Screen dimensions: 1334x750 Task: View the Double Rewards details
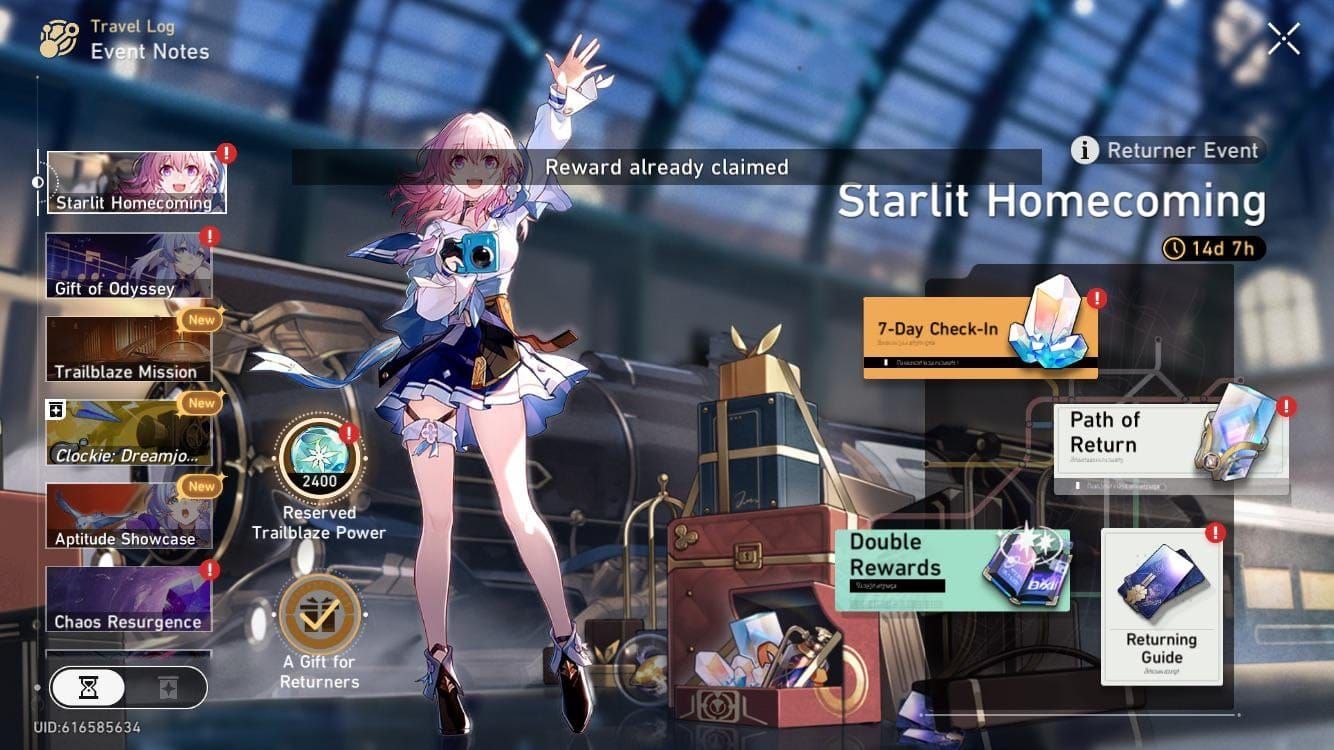click(952, 570)
